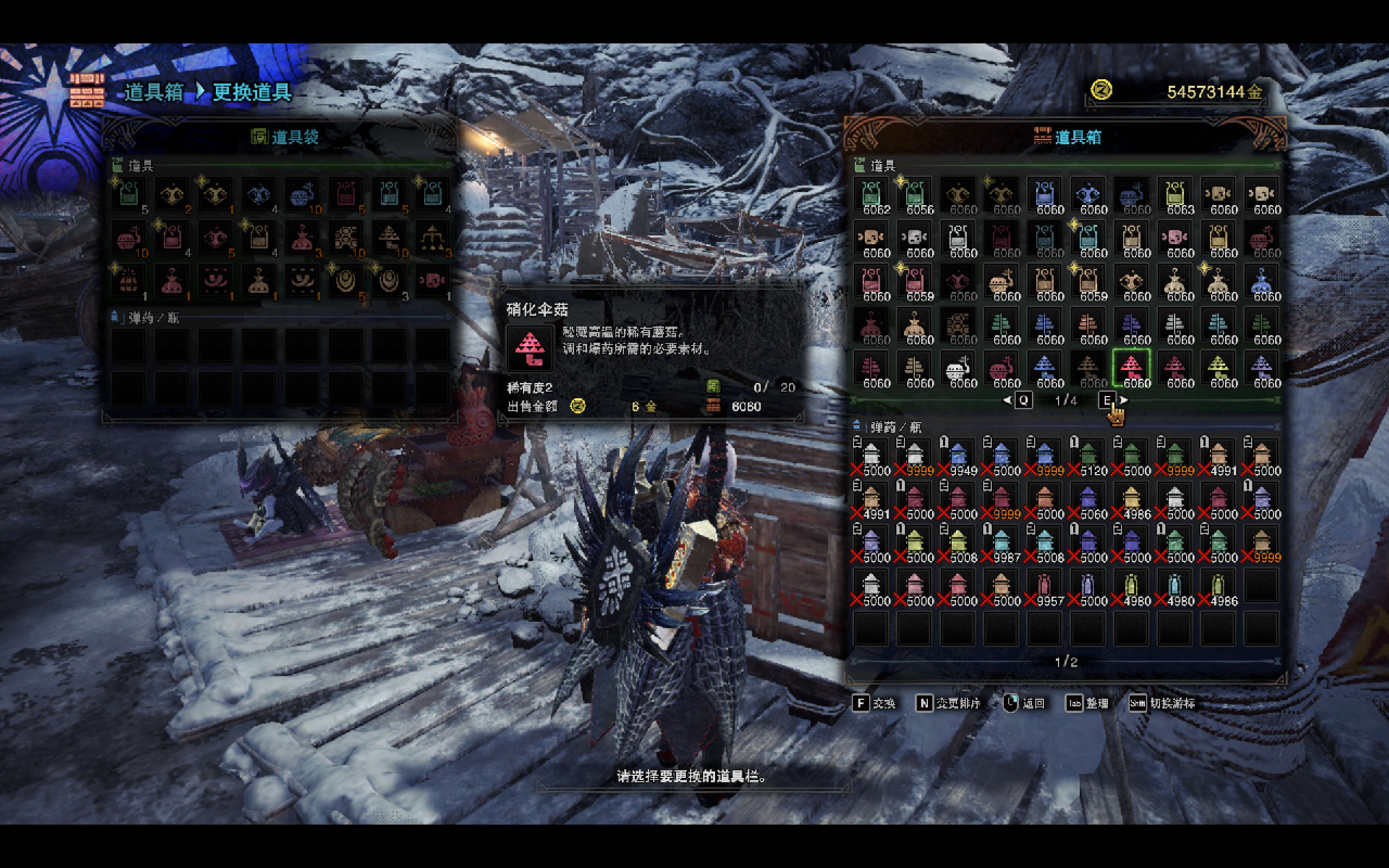Select the yellow mushroom in the item box
The height and width of the screenshot is (868, 1389).
pos(1218,368)
